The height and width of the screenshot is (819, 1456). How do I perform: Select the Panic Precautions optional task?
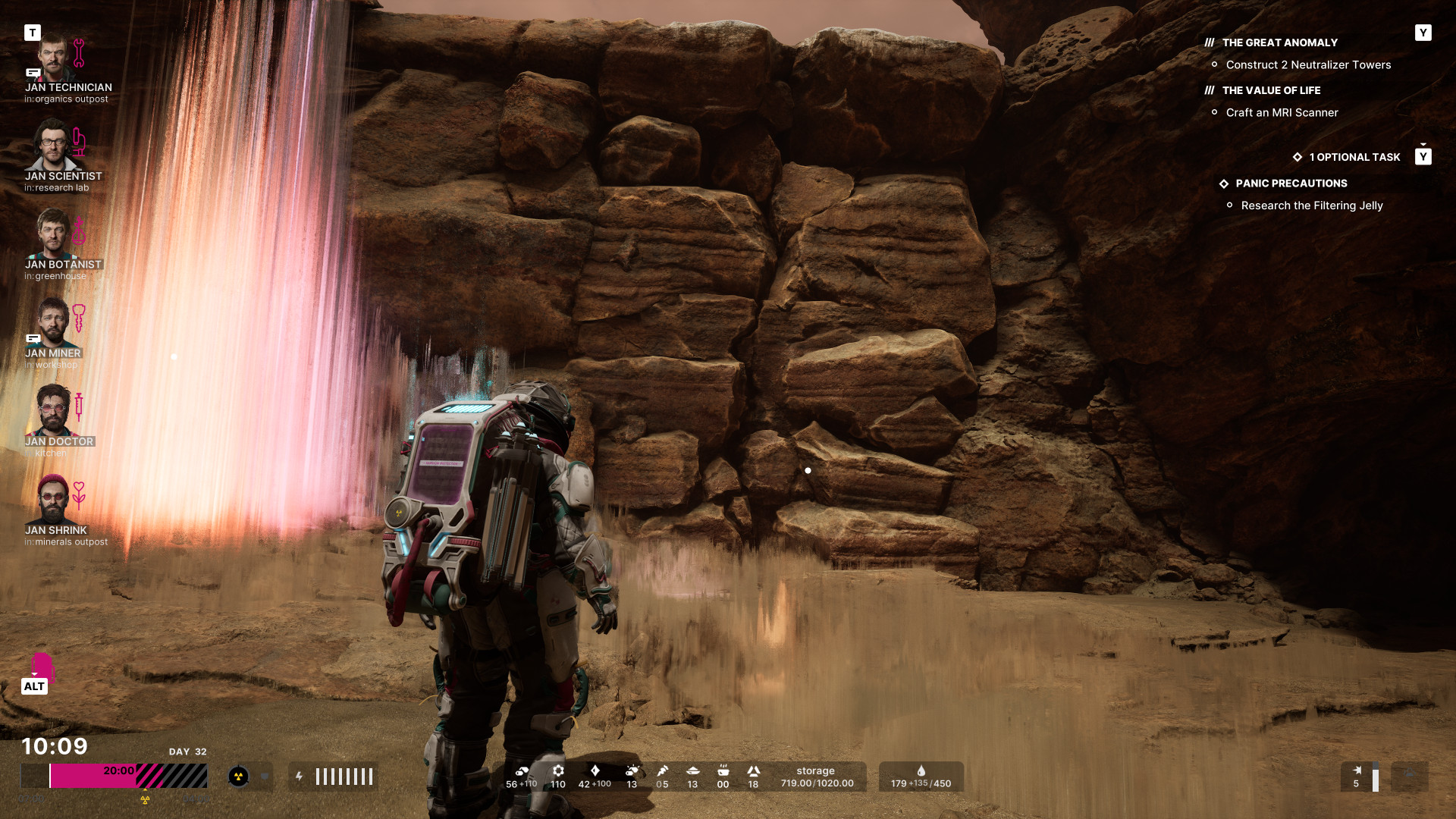[1291, 184]
